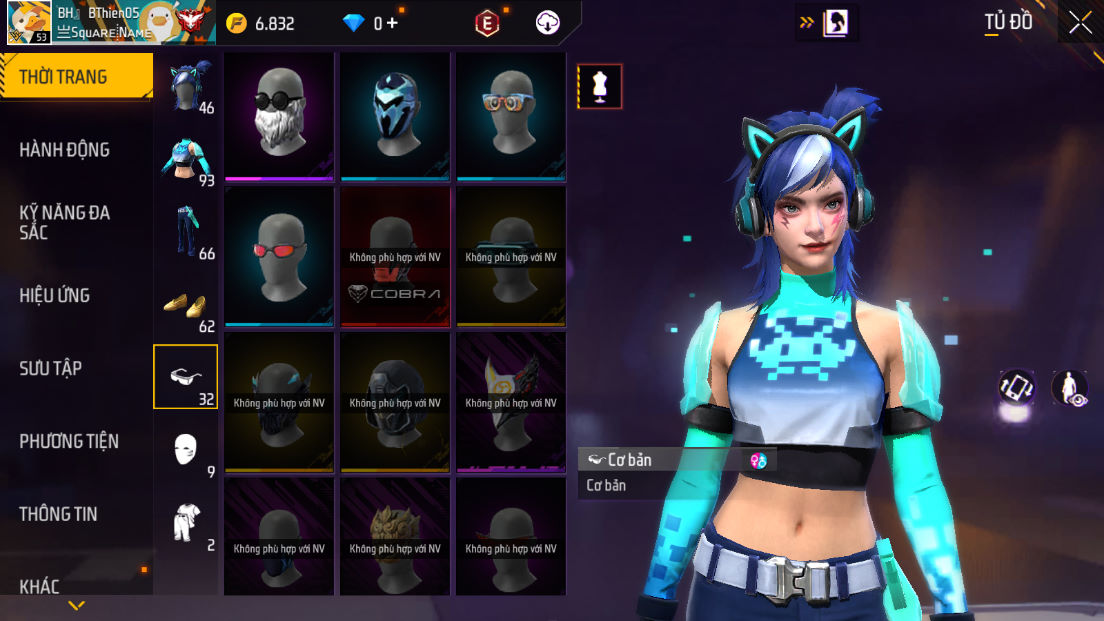This screenshot has height=621, width=1104.
Task: Go to the Sưu Tập tab
Action: click(50, 368)
